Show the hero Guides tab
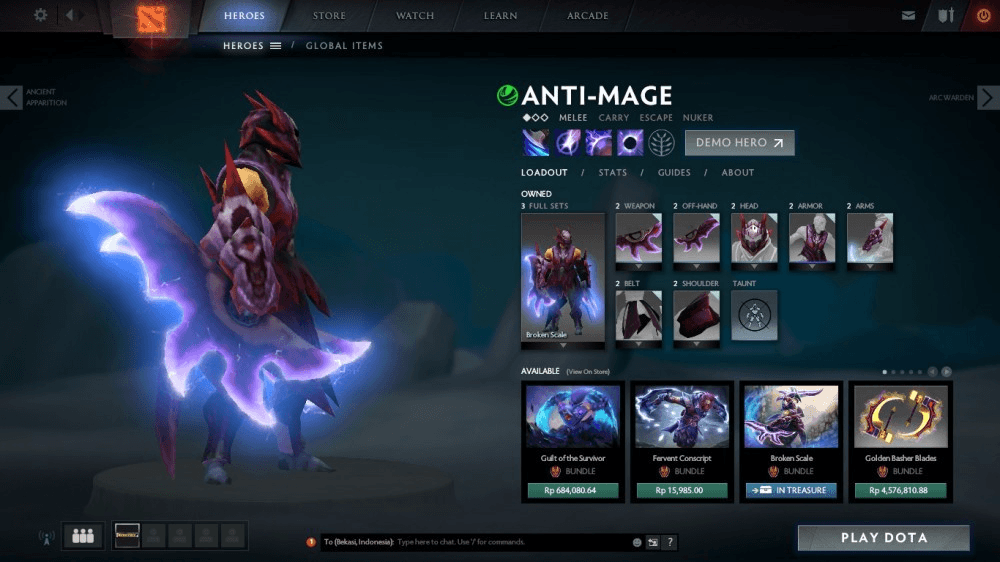Image resolution: width=1000 pixels, height=562 pixels. point(674,172)
